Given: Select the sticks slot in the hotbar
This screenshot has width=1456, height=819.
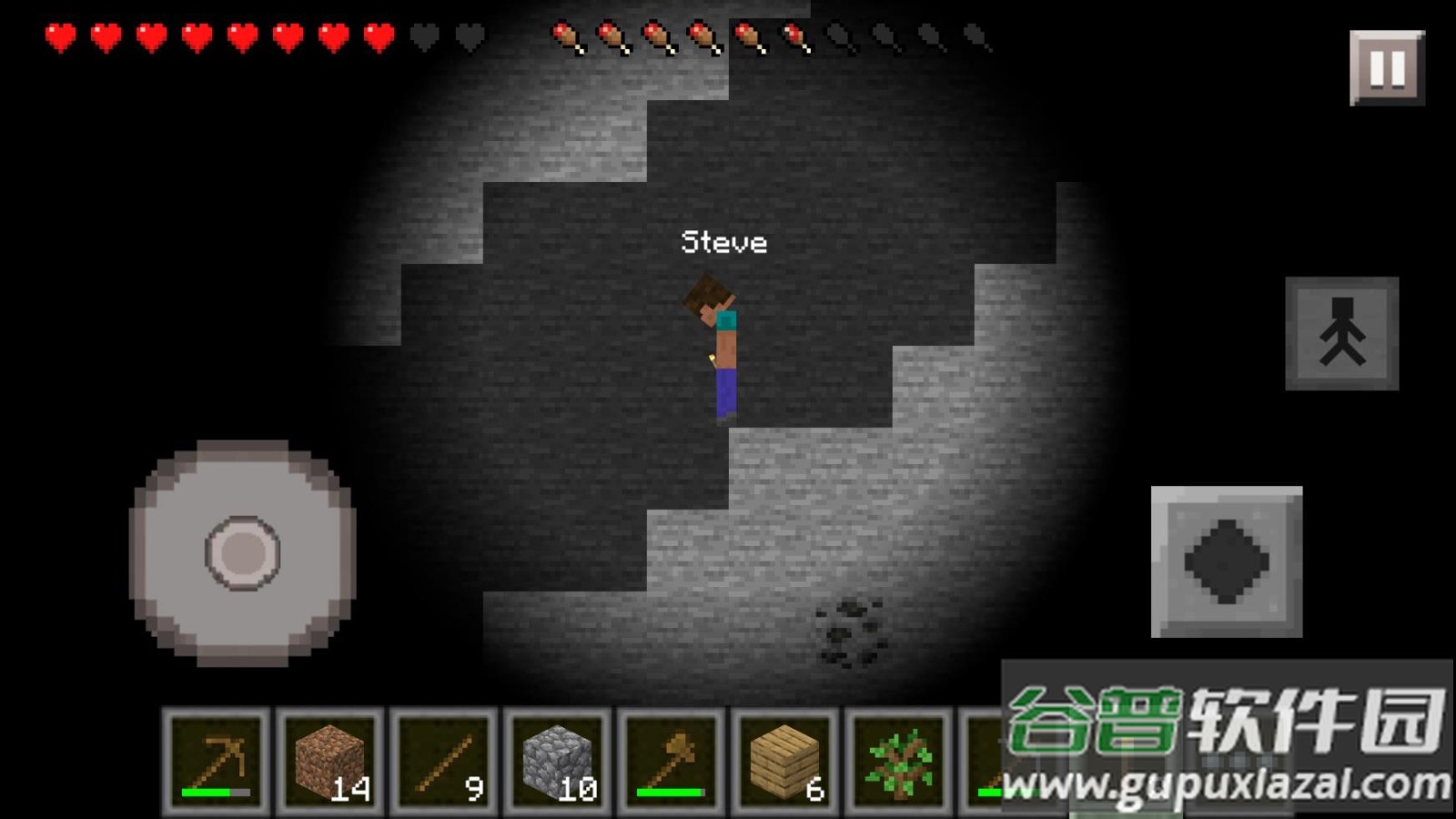Looking at the screenshot, I should (444, 761).
